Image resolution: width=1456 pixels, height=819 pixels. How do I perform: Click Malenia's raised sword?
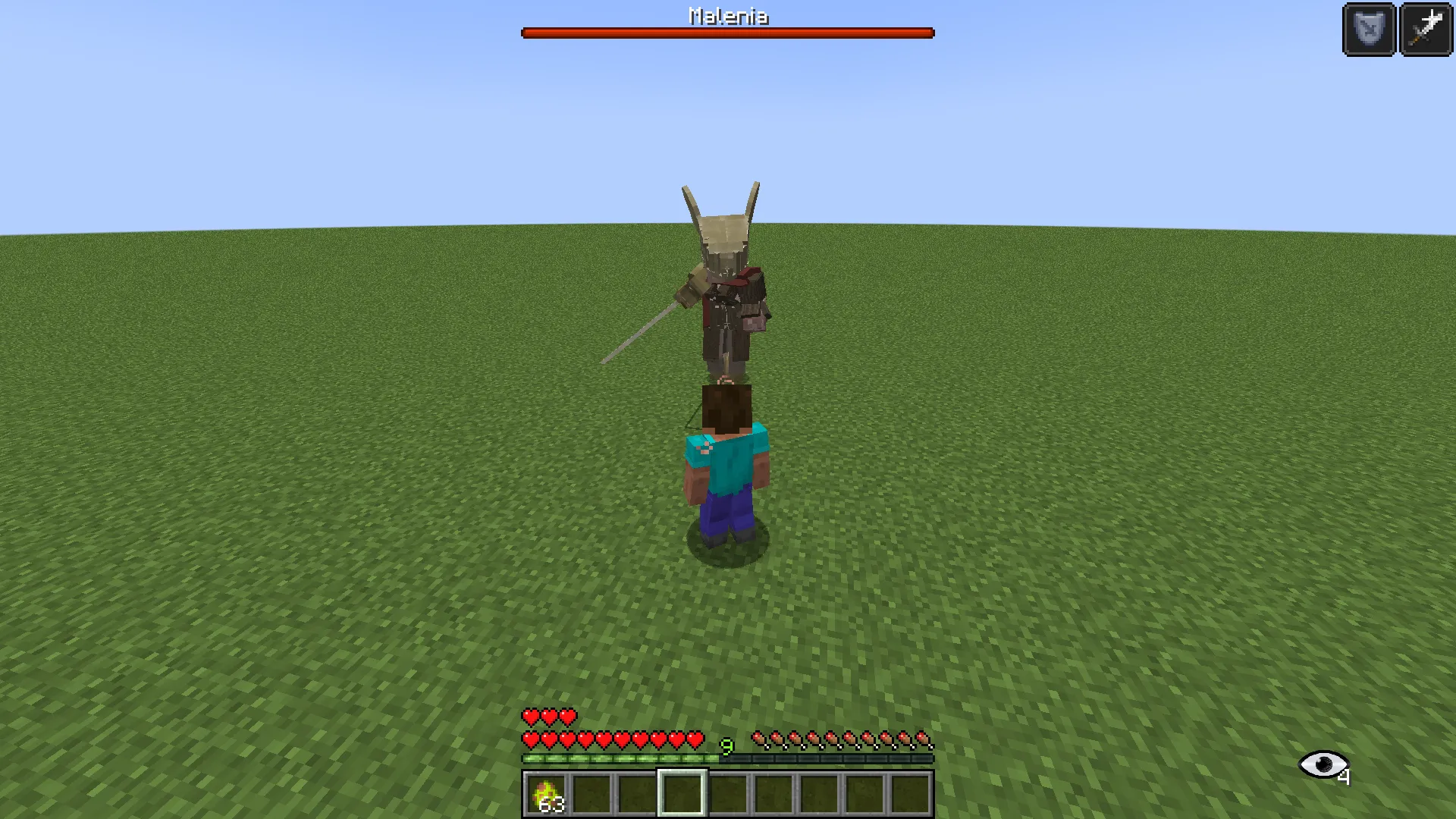pos(641,334)
